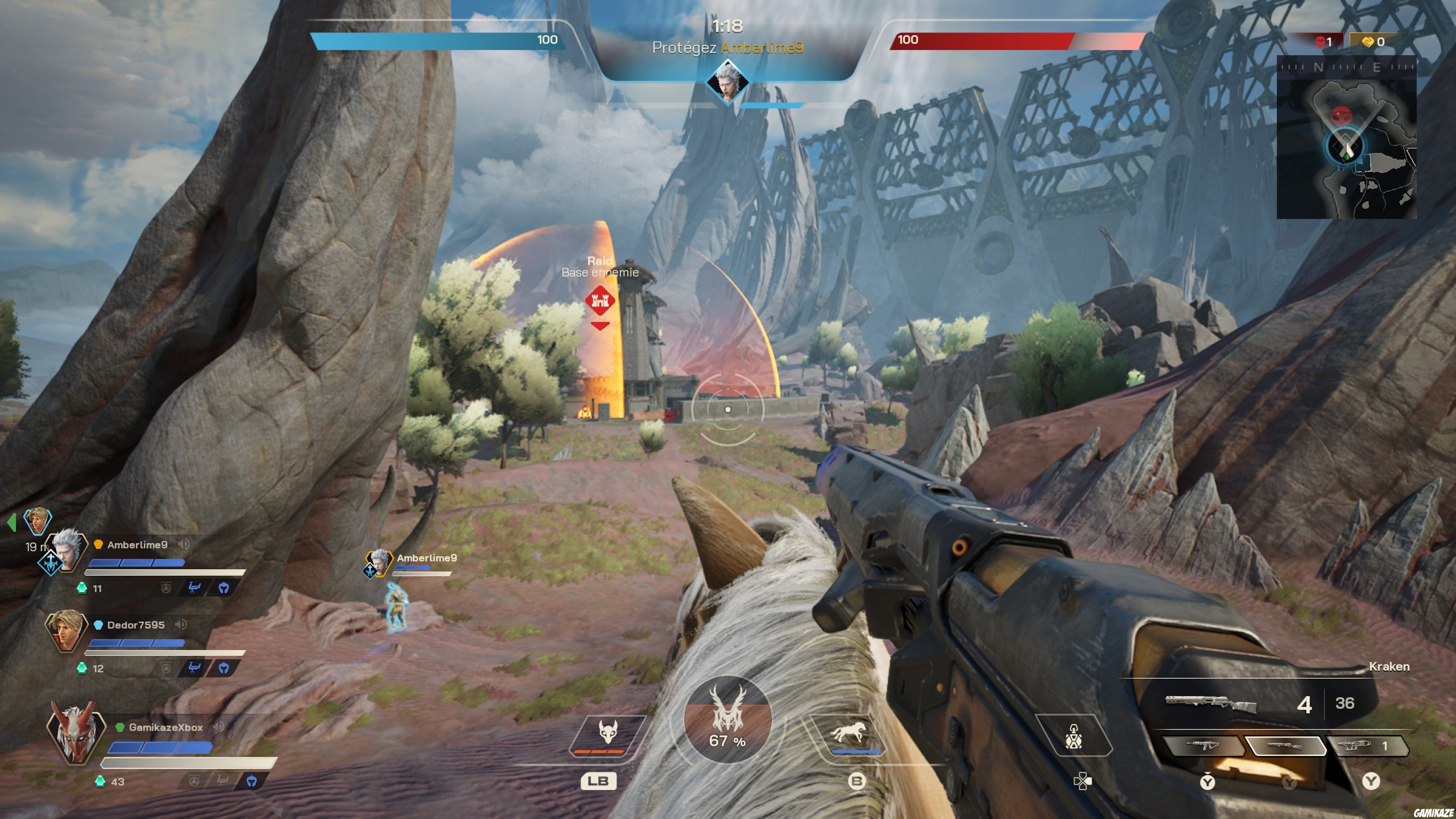Select the Raid enemy base castle marker

tap(600, 300)
